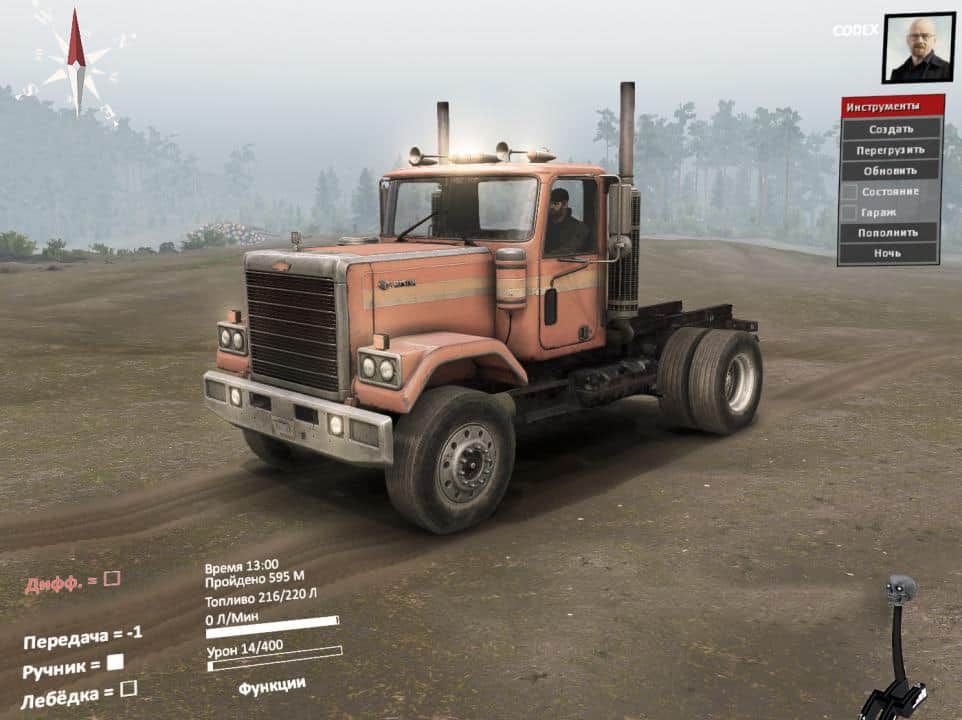Enable the Лебёдка winch checkbox

tap(128, 688)
